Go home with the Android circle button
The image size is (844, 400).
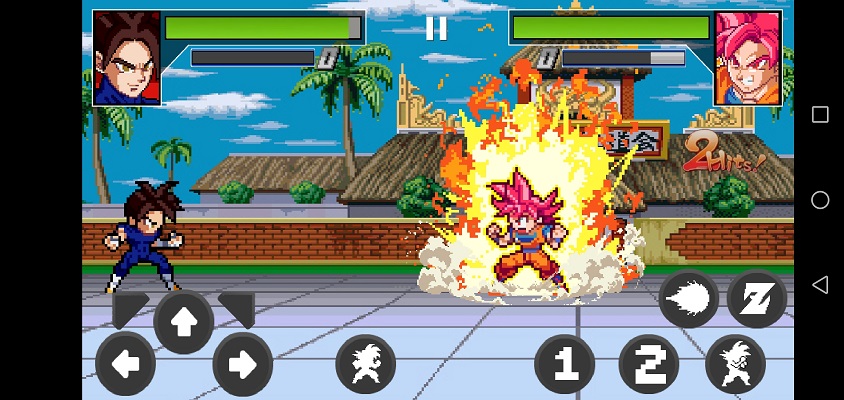(x=820, y=200)
